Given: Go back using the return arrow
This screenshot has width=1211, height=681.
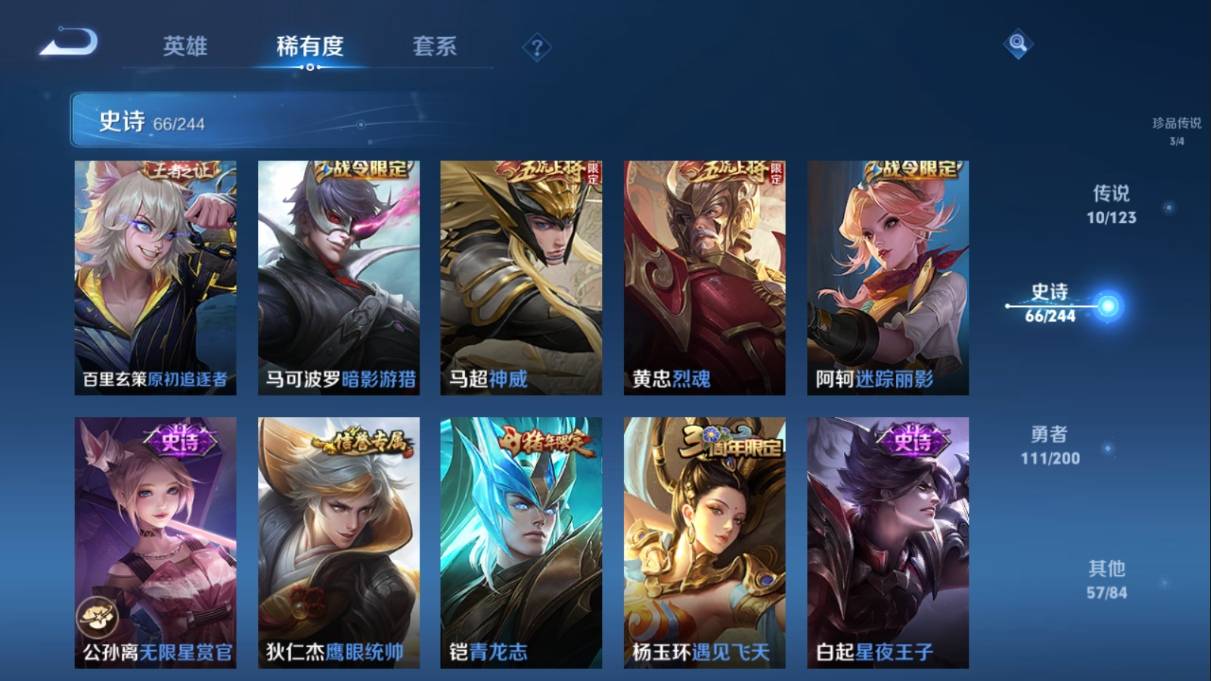Looking at the screenshot, I should (x=69, y=43).
